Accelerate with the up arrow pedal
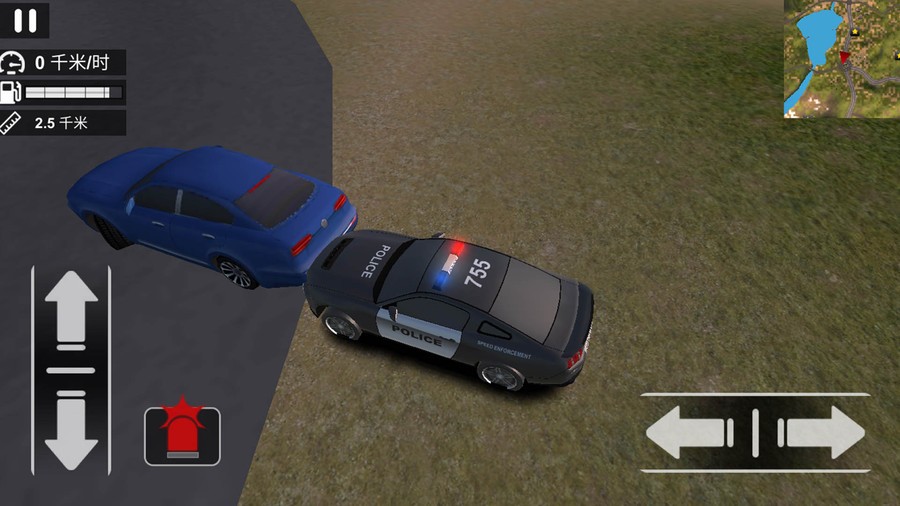 pos(71,312)
